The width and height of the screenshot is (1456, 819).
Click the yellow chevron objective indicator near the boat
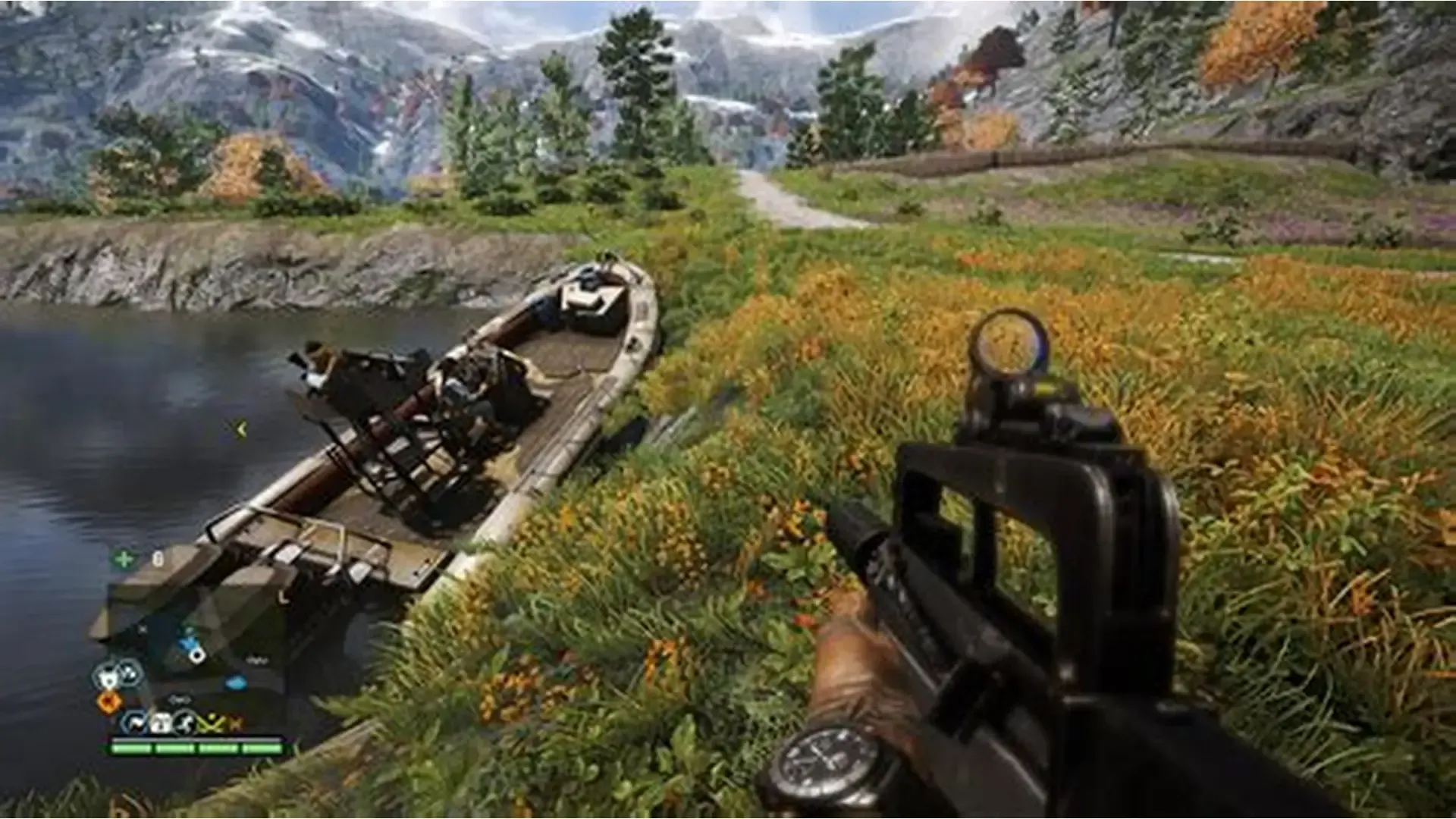(241, 429)
